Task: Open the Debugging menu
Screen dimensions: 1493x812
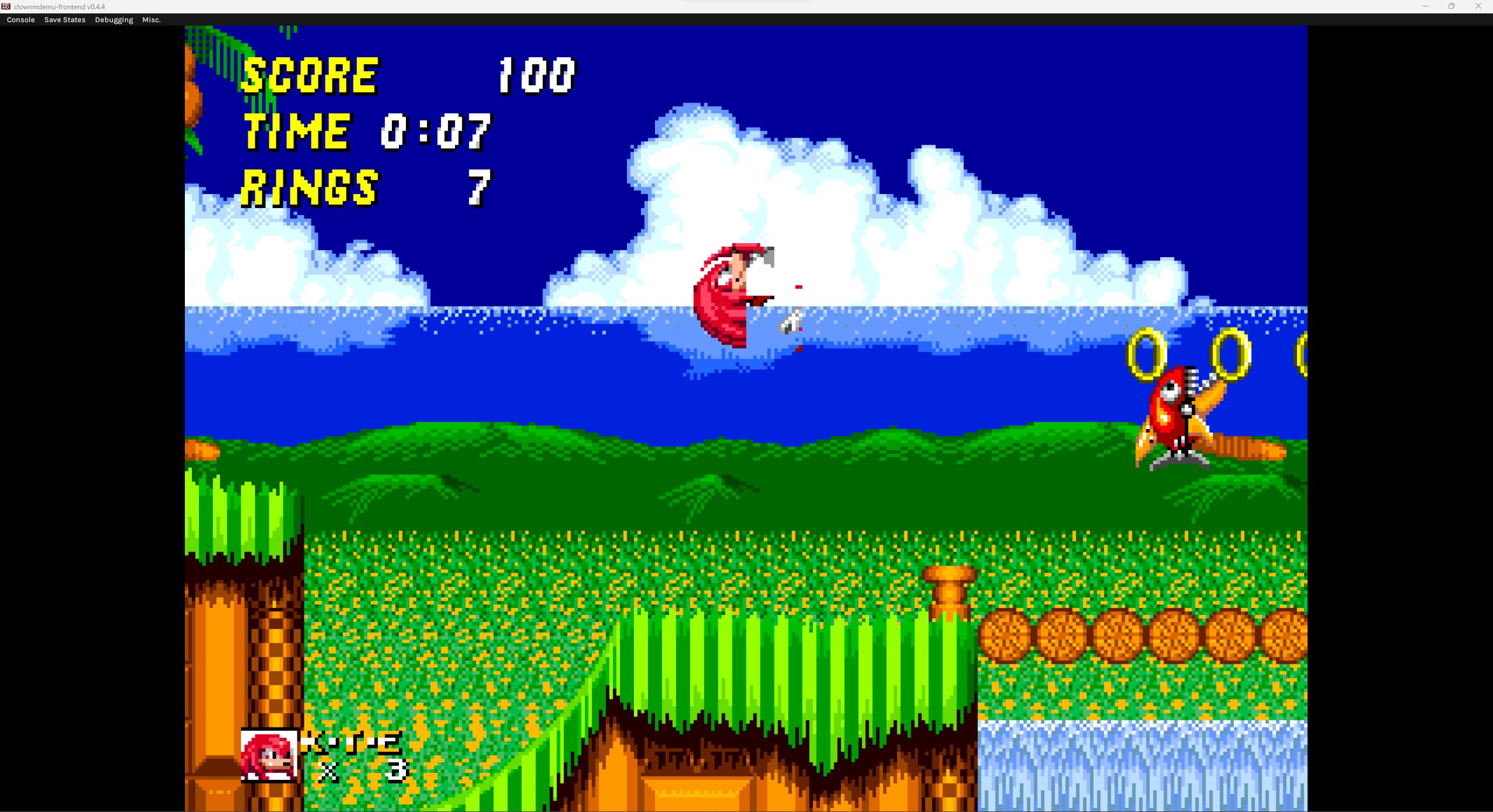Action: pyautogui.click(x=113, y=19)
